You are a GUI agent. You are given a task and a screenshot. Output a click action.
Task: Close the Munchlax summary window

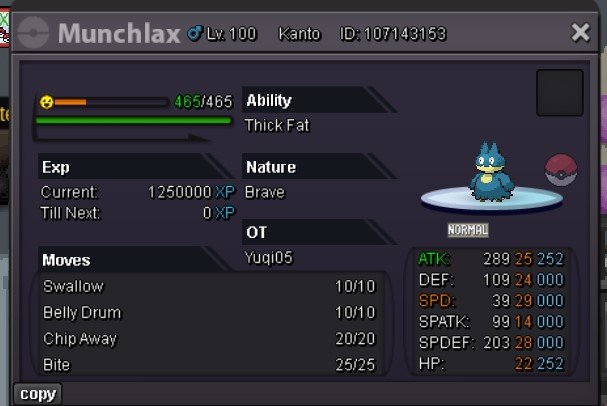coord(580,33)
